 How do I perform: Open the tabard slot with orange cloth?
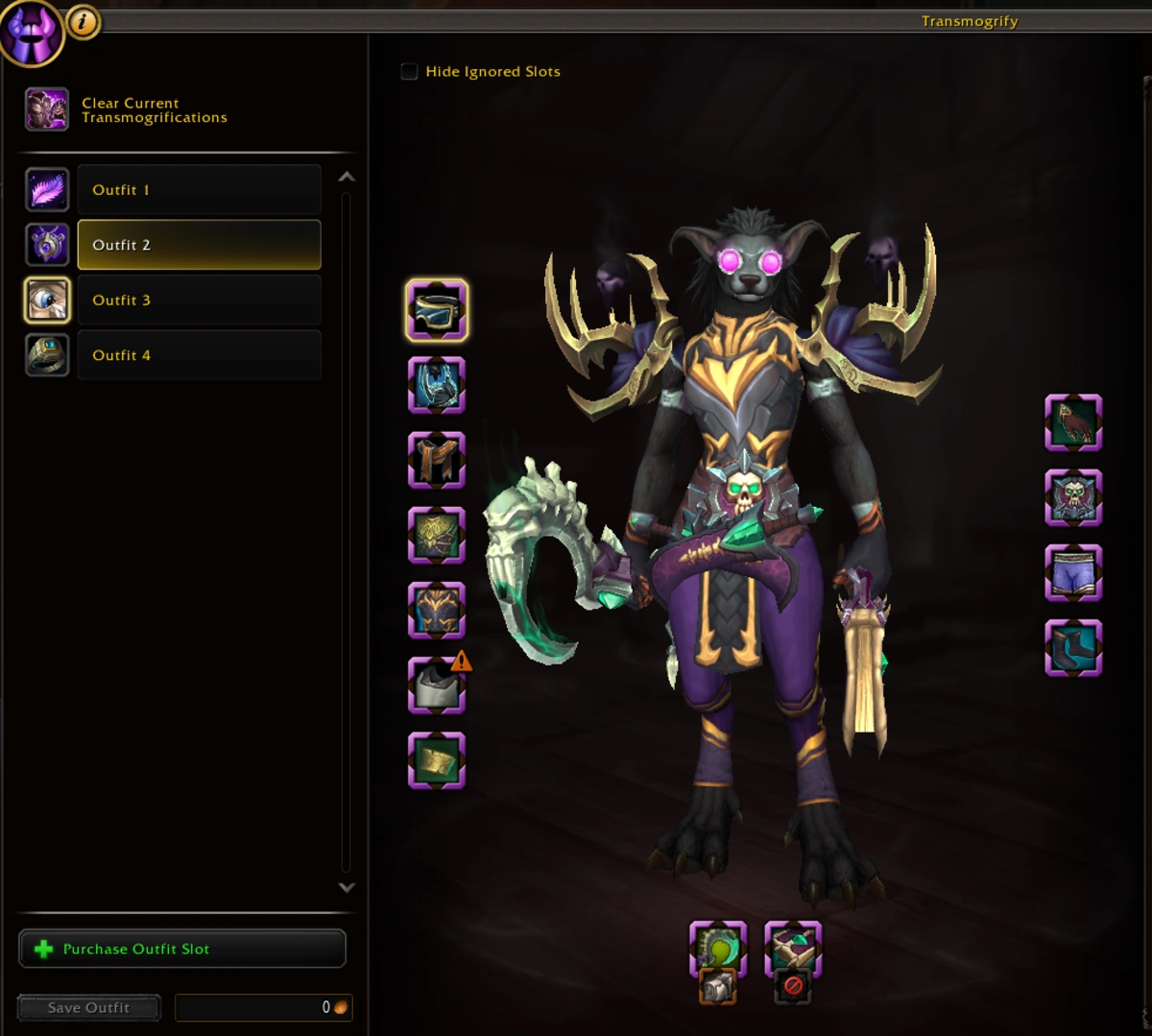pos(437,460)
